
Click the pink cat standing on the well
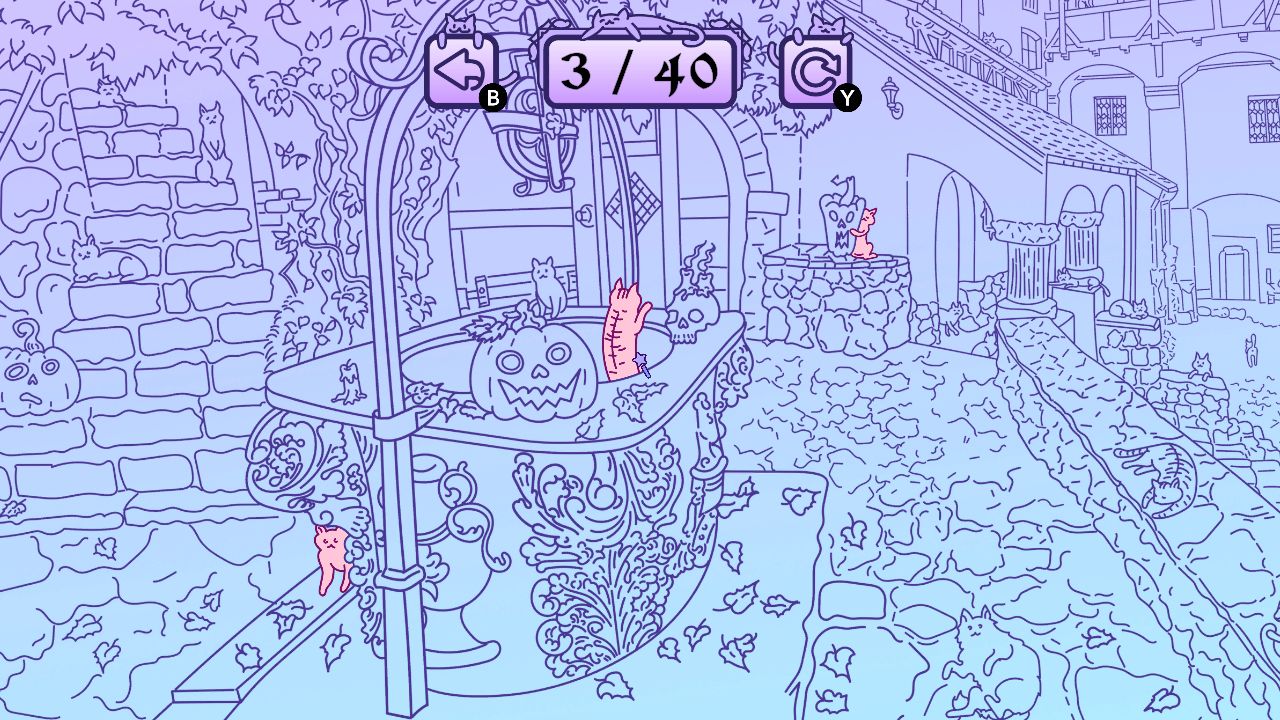866,235
